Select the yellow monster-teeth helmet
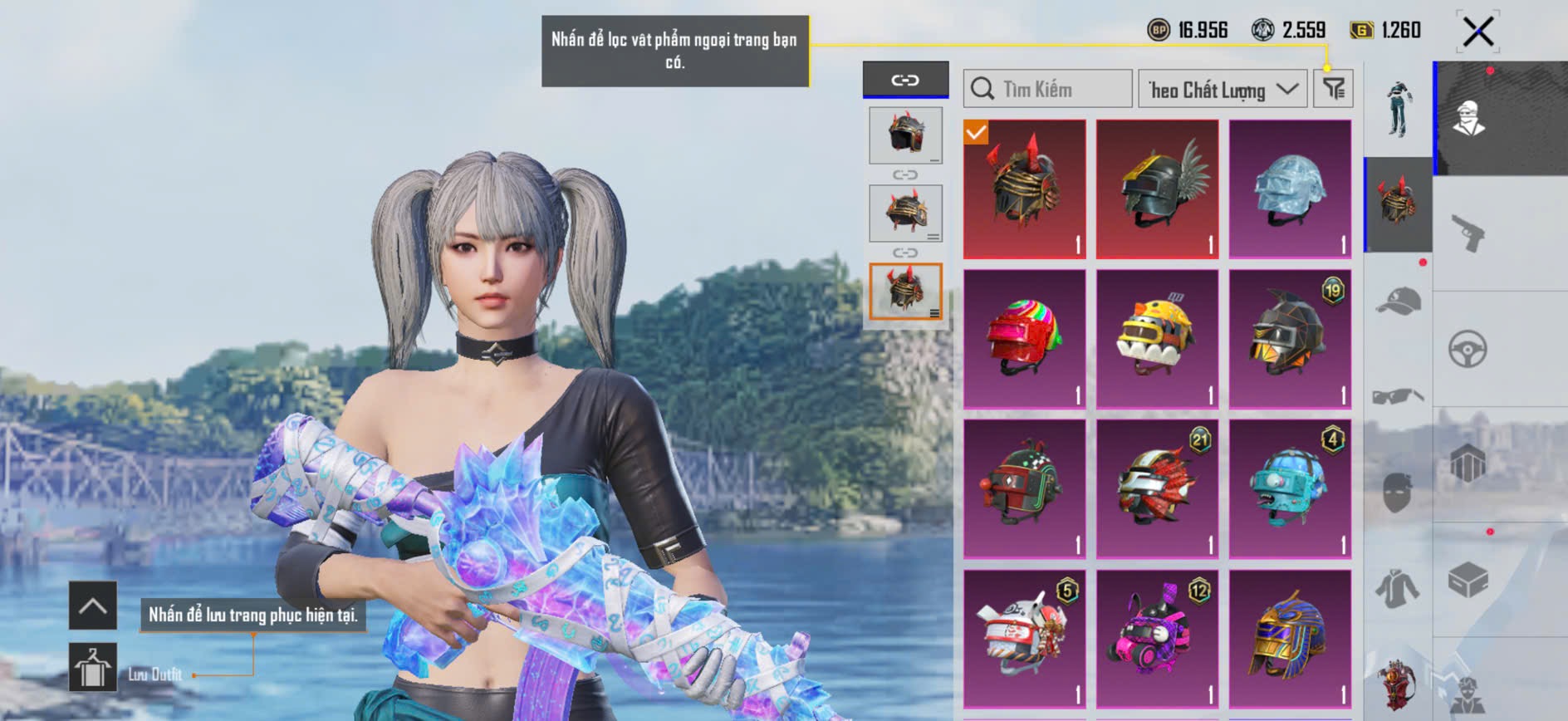The height and width of the screenshot is (721, 1568). coord(1157,339)
